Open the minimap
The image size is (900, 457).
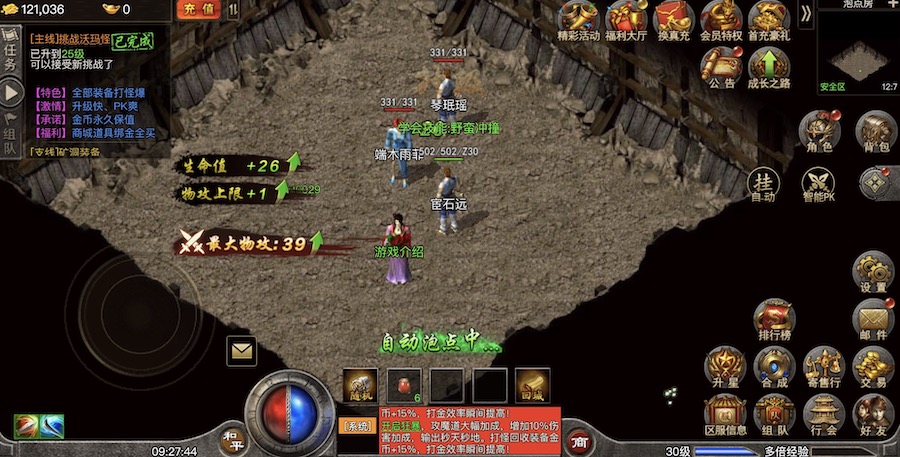858,52
